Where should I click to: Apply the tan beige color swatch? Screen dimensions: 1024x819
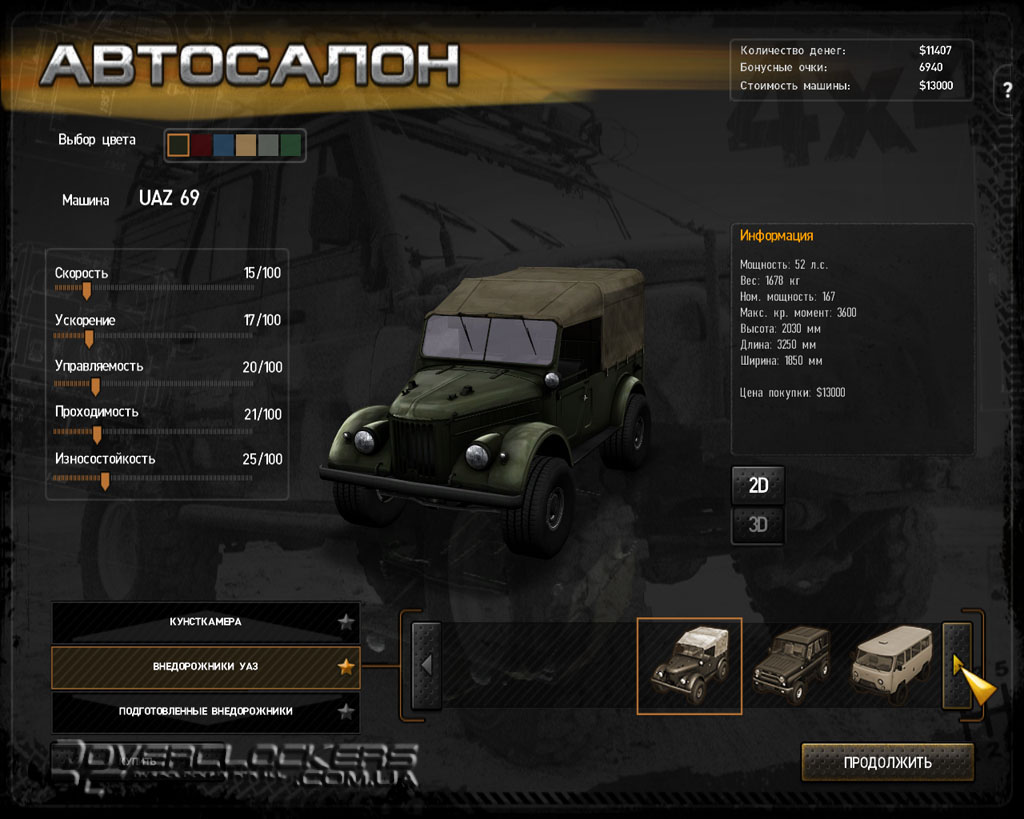[246, 145]
